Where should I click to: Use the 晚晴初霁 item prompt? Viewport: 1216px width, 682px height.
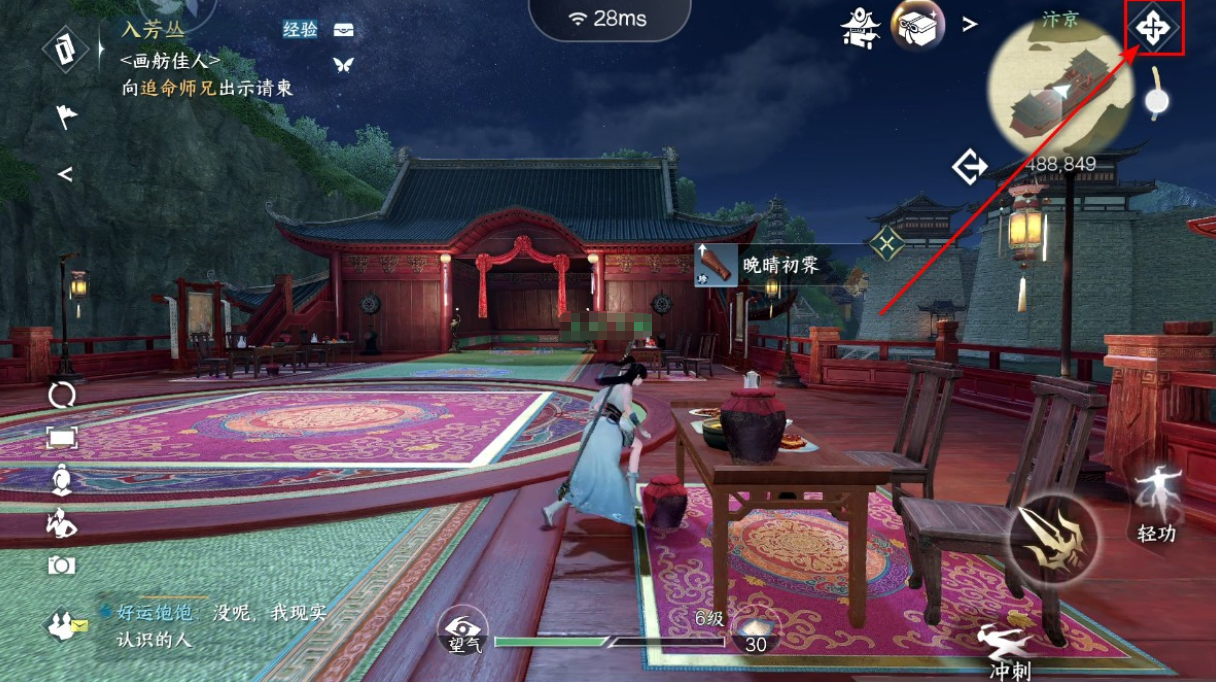pyautogui.click(x=759, y=266)
